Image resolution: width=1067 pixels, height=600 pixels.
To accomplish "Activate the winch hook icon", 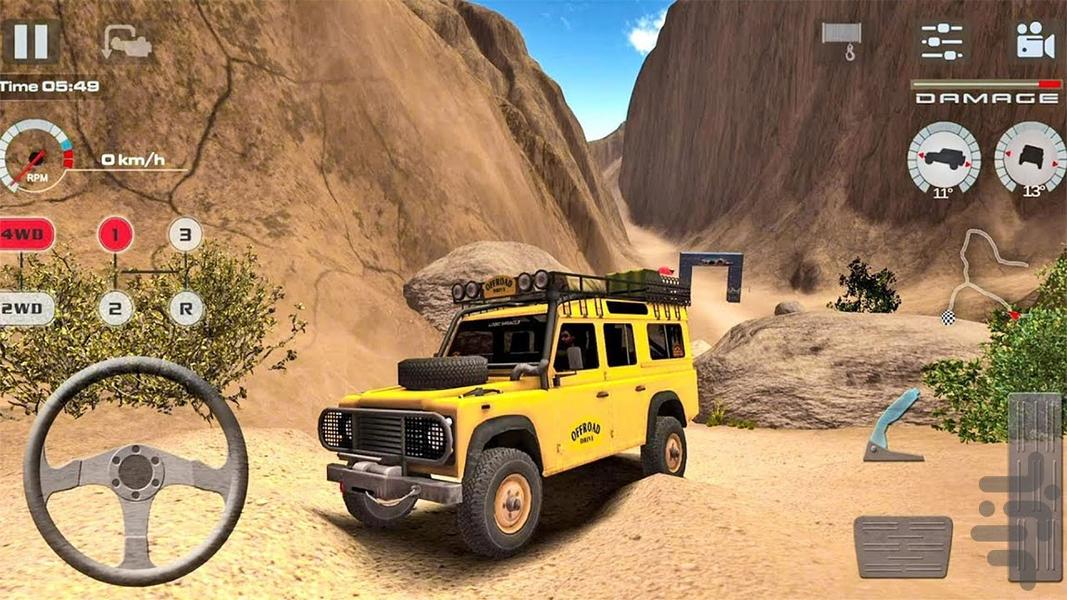I will [842, 40].
